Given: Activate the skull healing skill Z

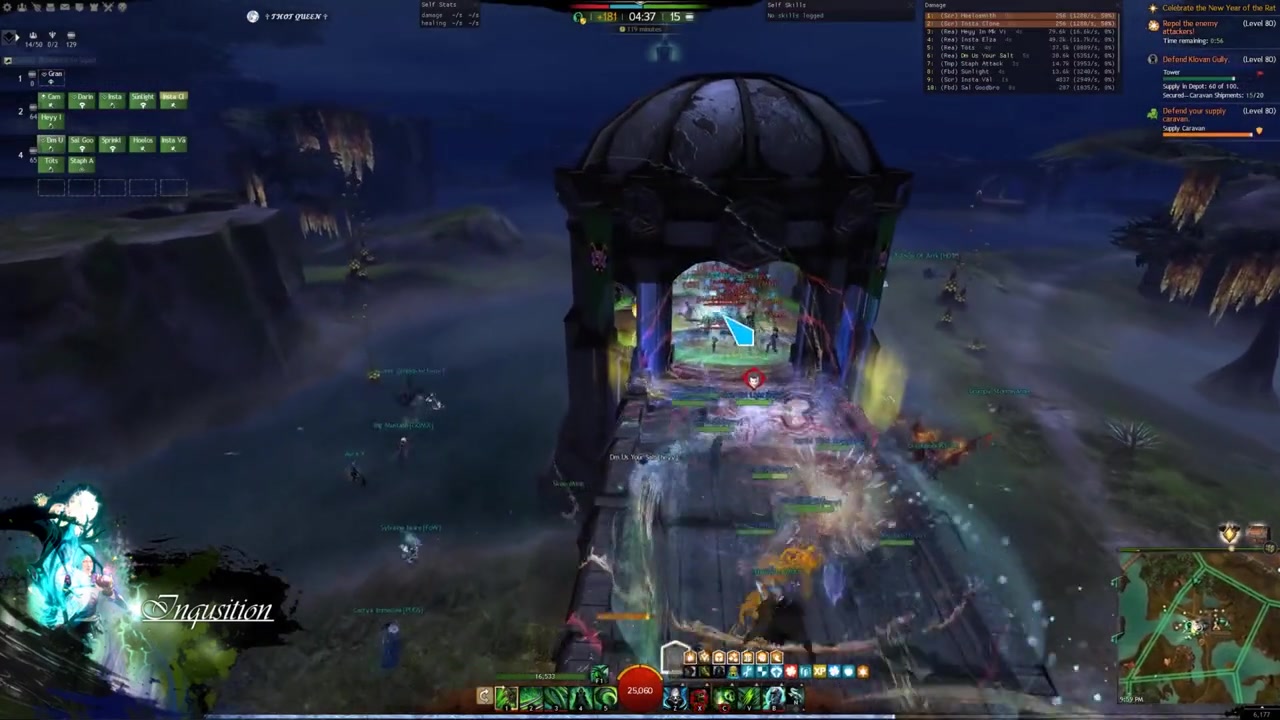Looking at the screenshot, I should 675,697.
